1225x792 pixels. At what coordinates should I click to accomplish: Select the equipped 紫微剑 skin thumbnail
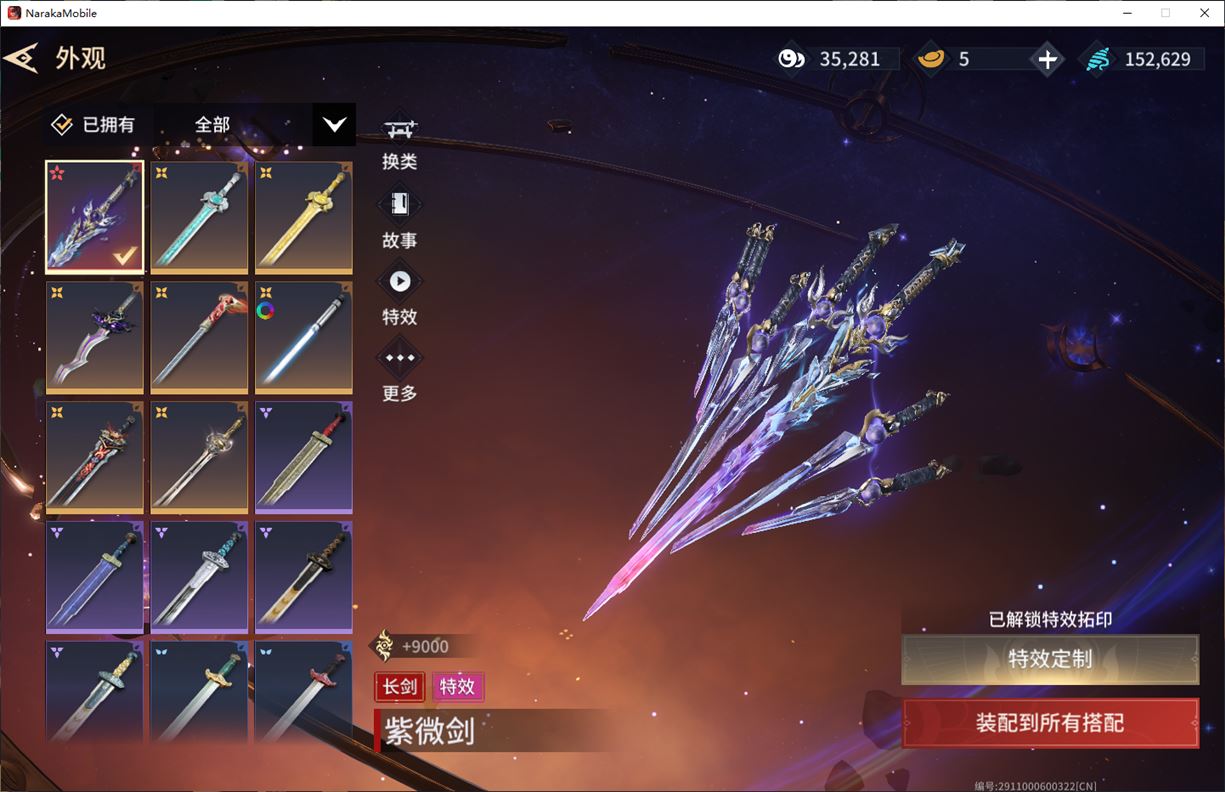click(95, 217)
